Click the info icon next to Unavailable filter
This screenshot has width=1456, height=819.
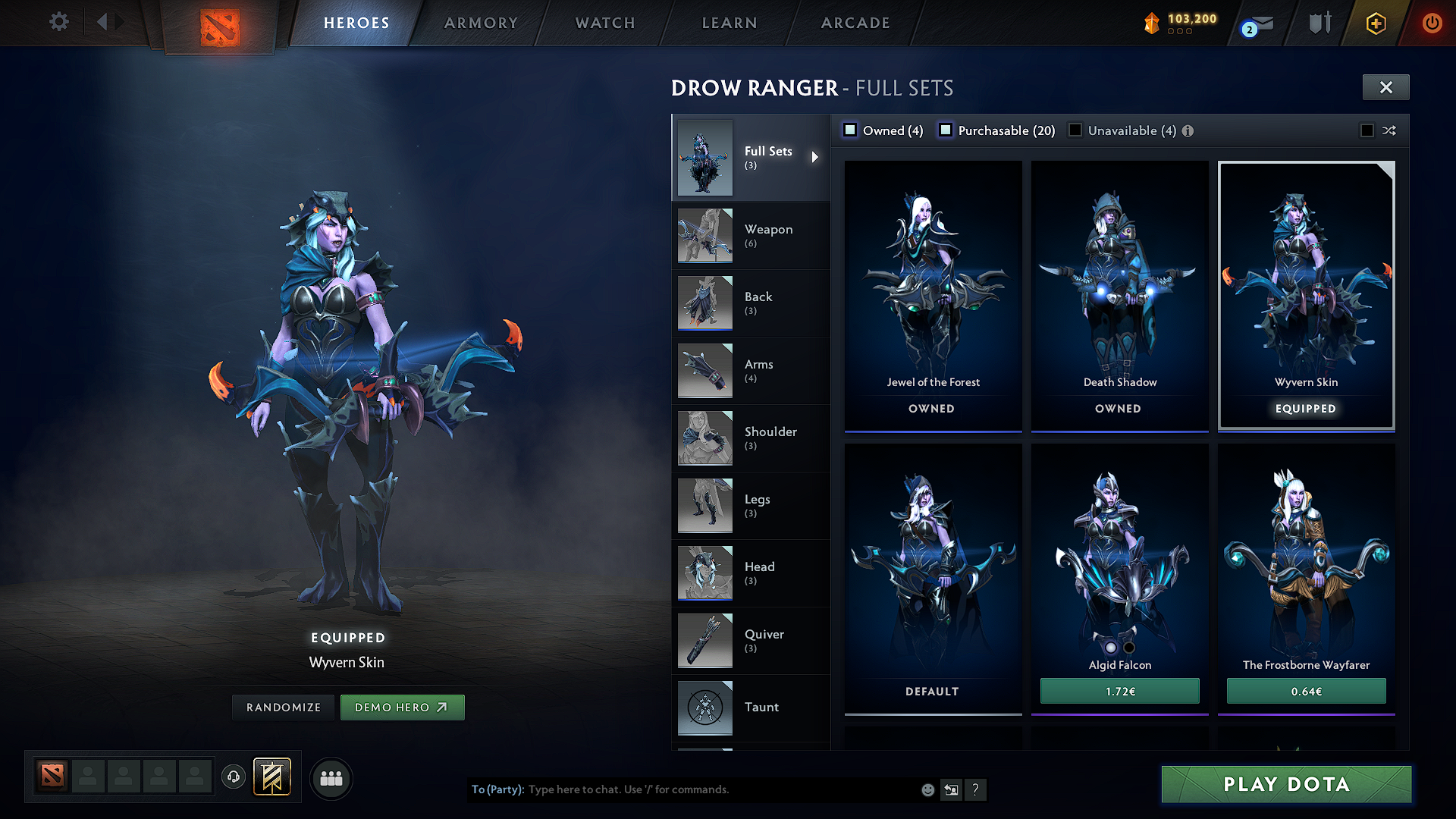coord(1187,130)
